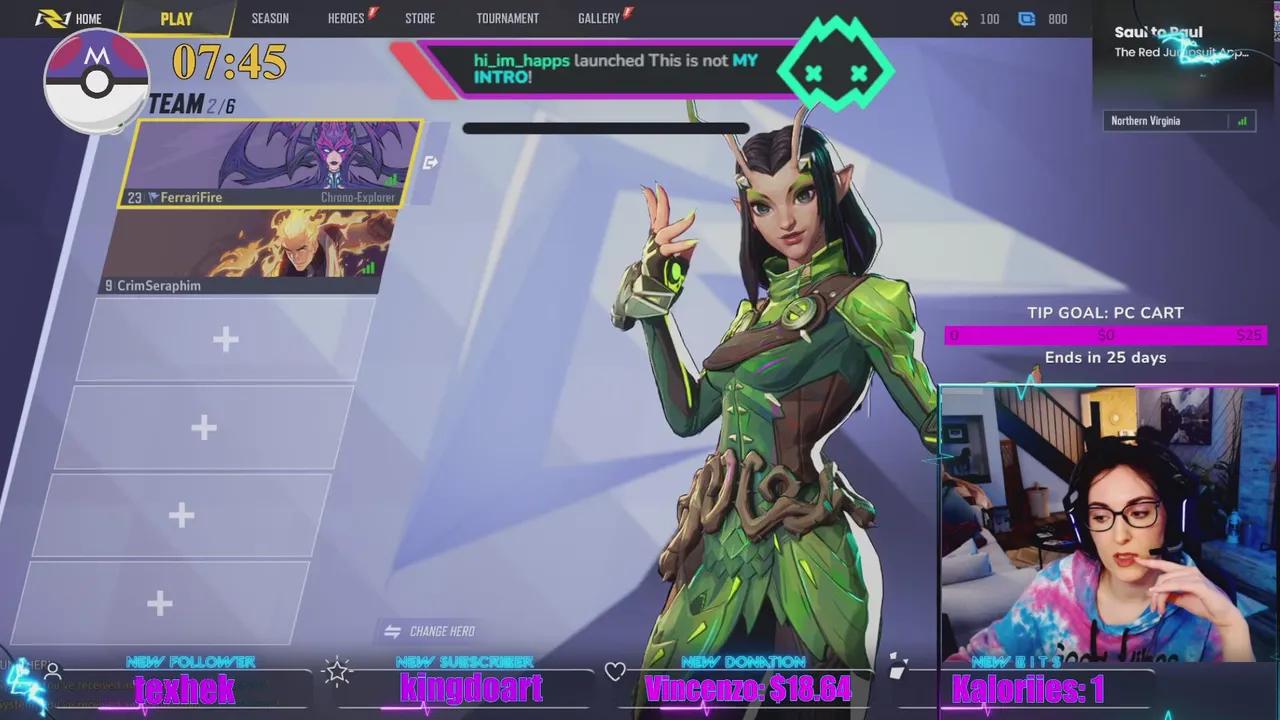Click the blue Lattice currency icon
1280x720 pixels.
coord(1025,18)
